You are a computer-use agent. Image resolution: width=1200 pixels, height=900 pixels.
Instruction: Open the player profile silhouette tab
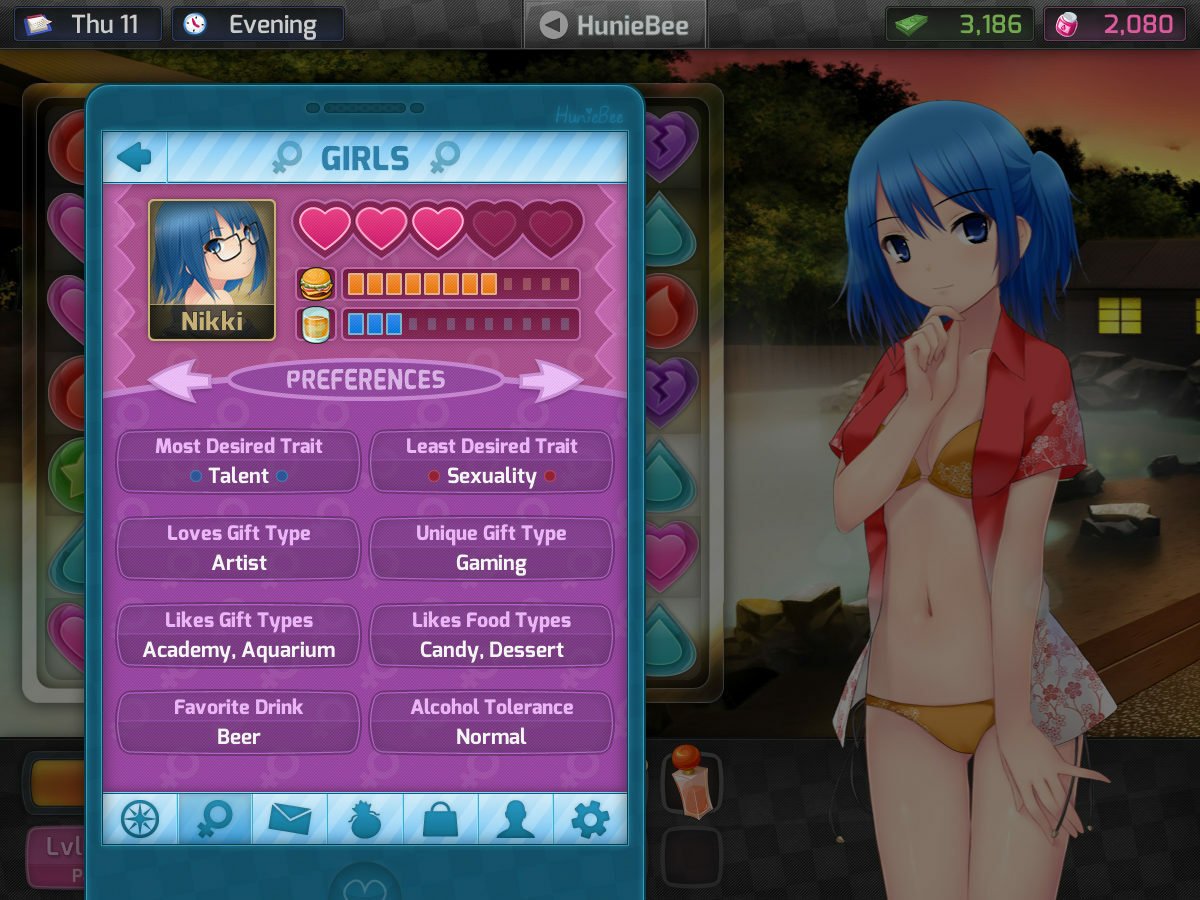(515, 820)
